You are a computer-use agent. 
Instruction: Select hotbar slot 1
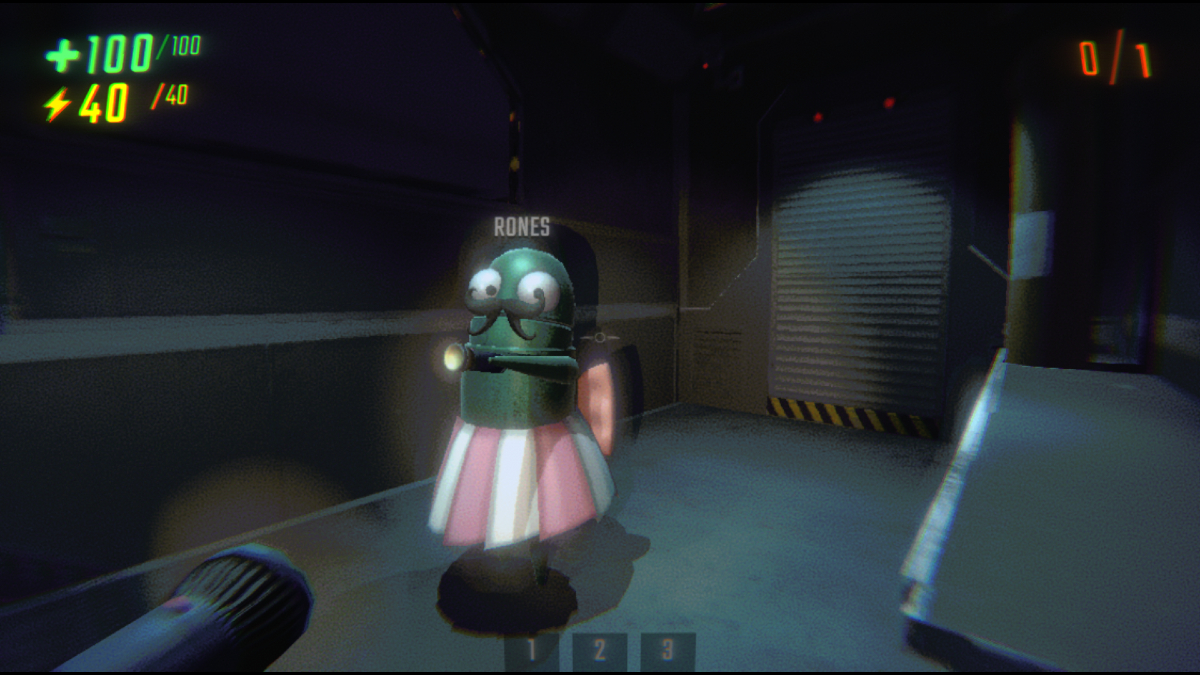[x=532, y=651]
